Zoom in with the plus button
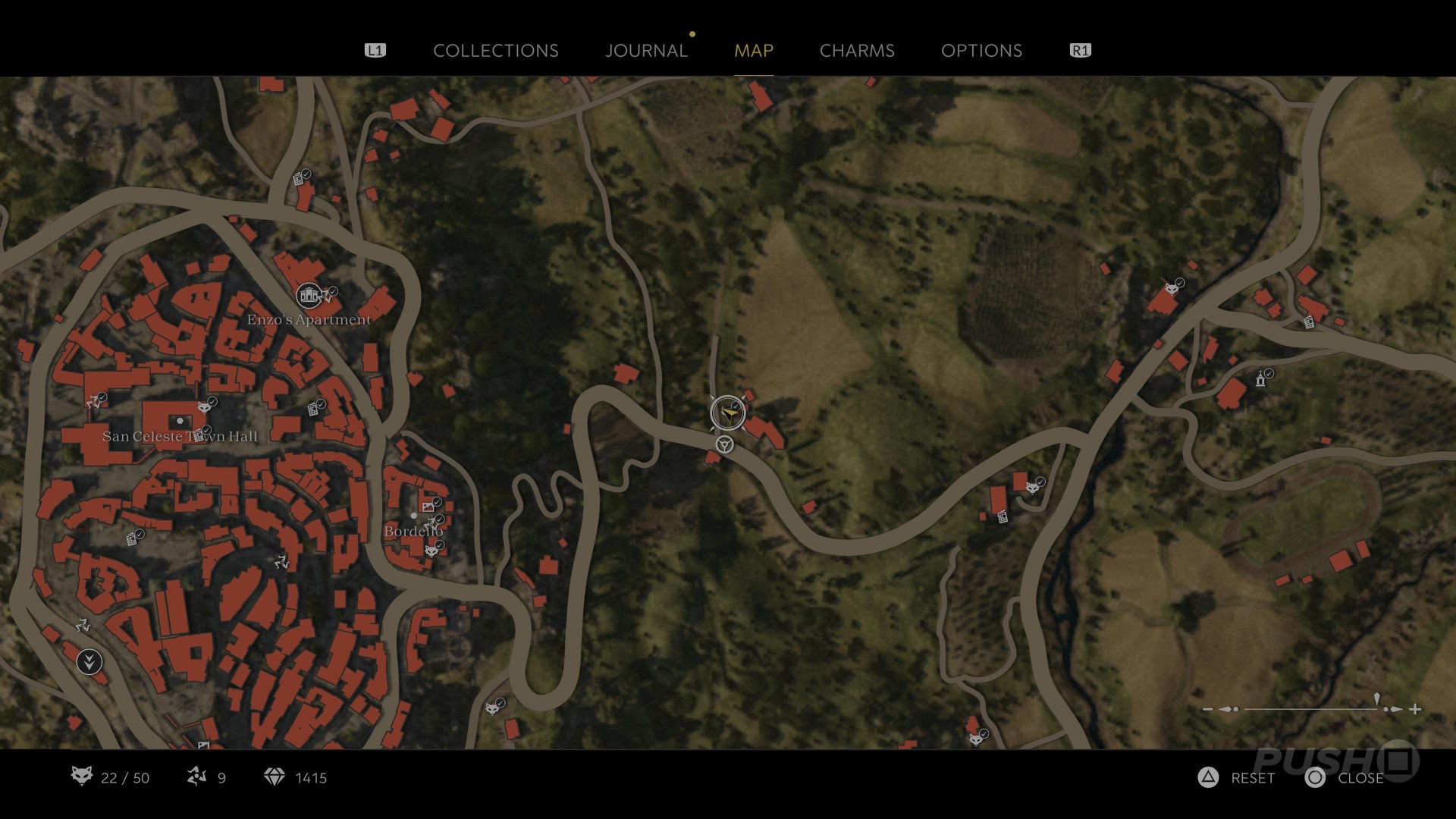The height and width of the screenshot is (819, 1456). [x=1415, y=709]
